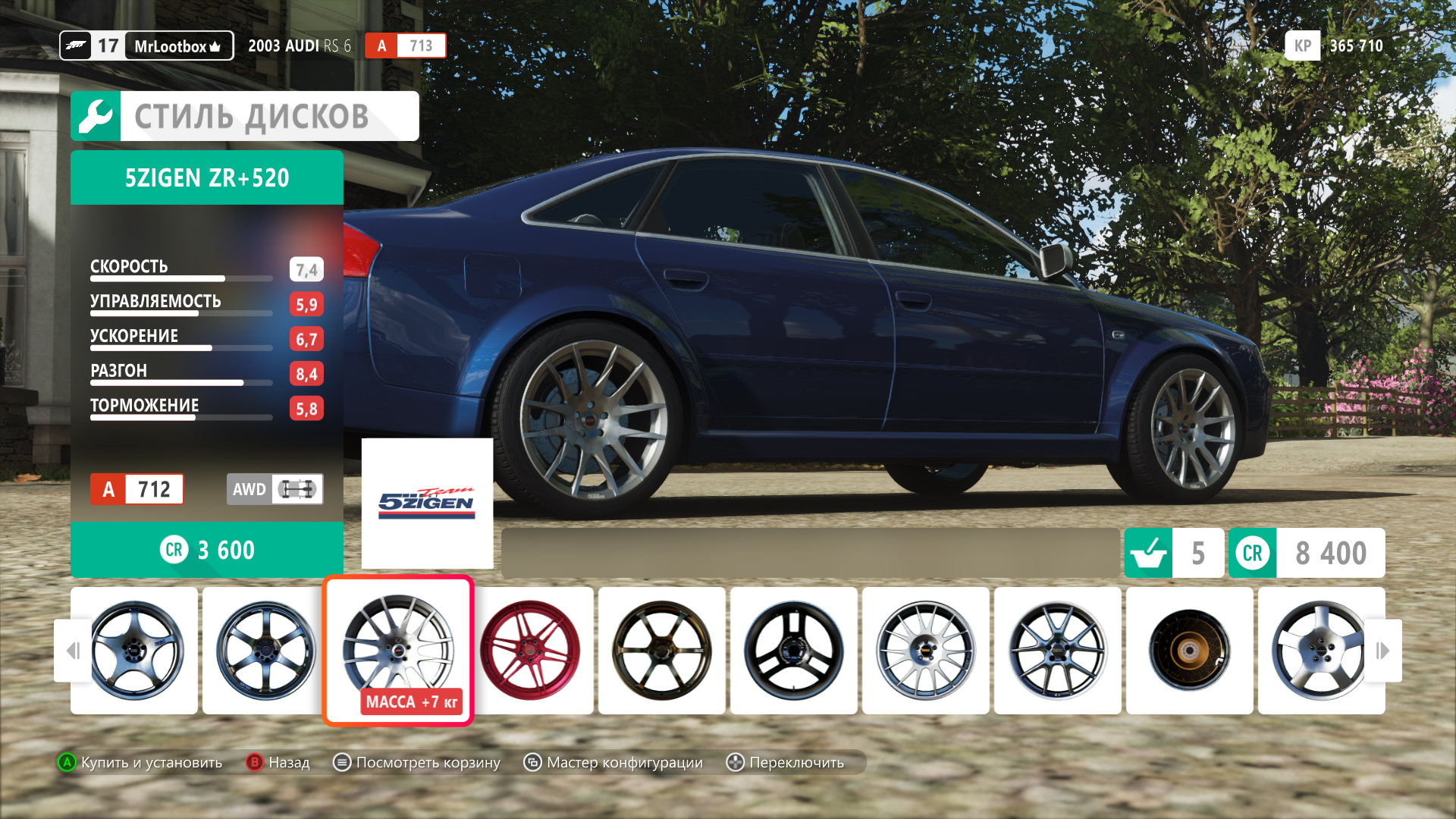Open the shopping cart basket icon
This screenshot has height=819, width=1456.
[x=1148, y=553]
